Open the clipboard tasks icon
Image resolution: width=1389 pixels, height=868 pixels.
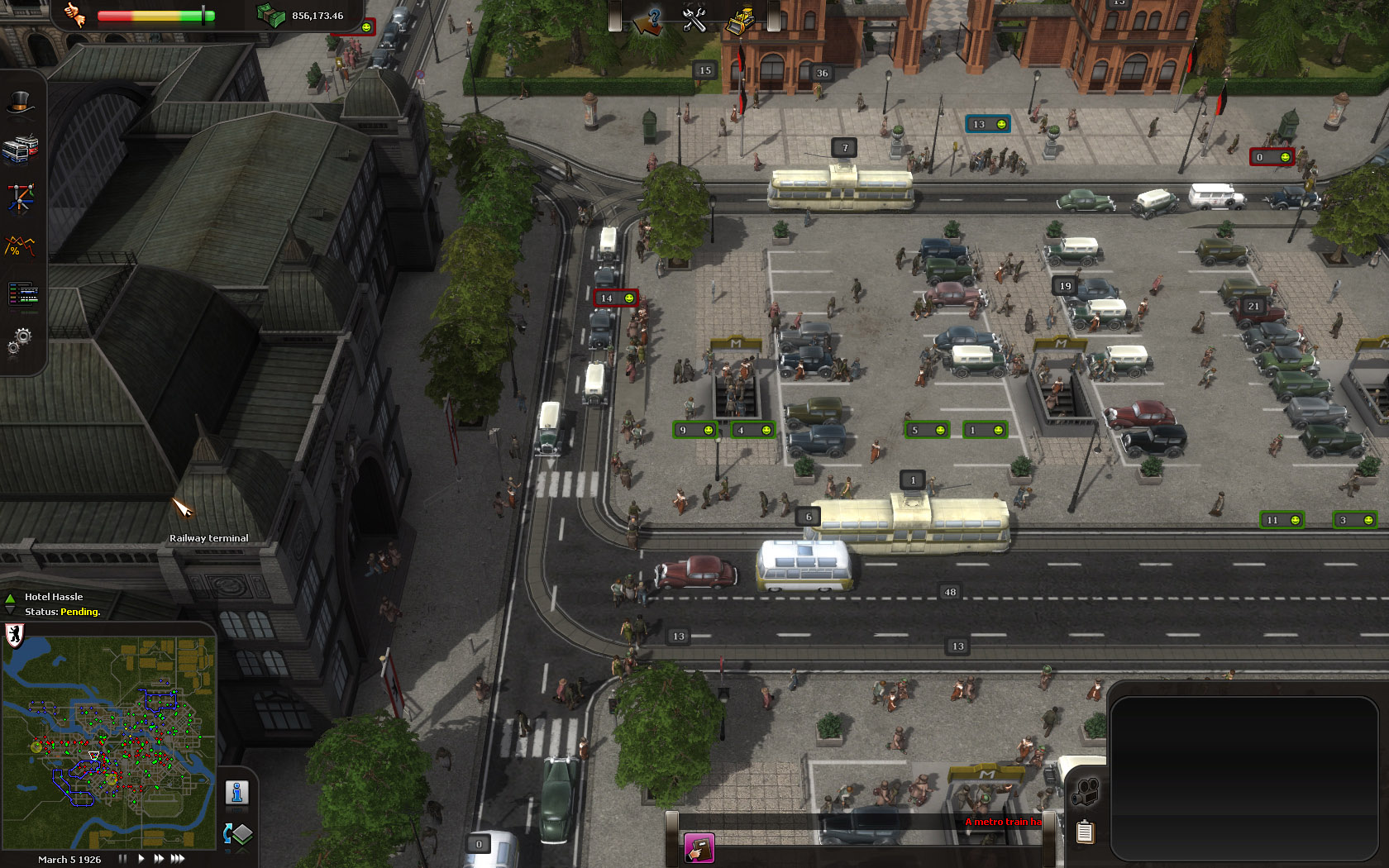point(1085,832)
